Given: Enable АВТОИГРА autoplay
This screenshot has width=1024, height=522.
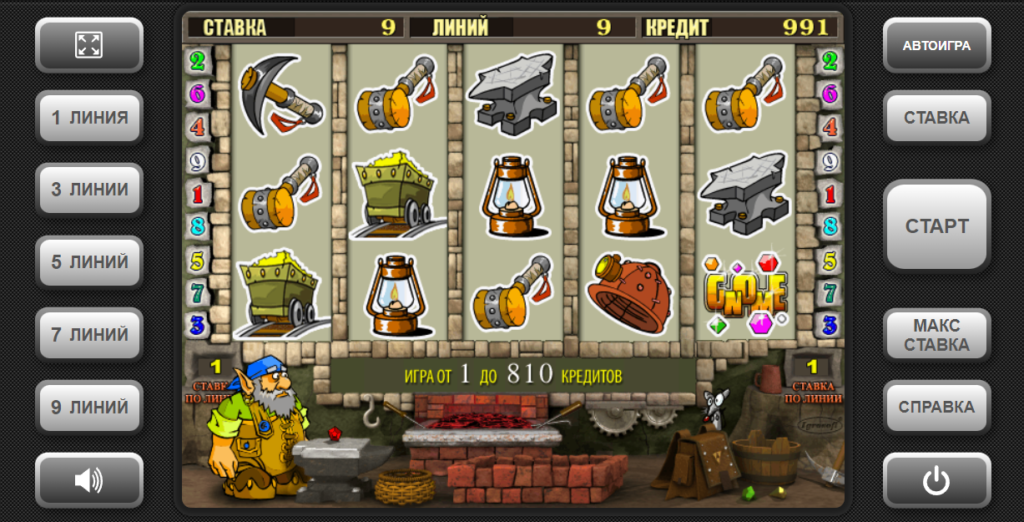Looking at the screenshot, I should point(936,45).
